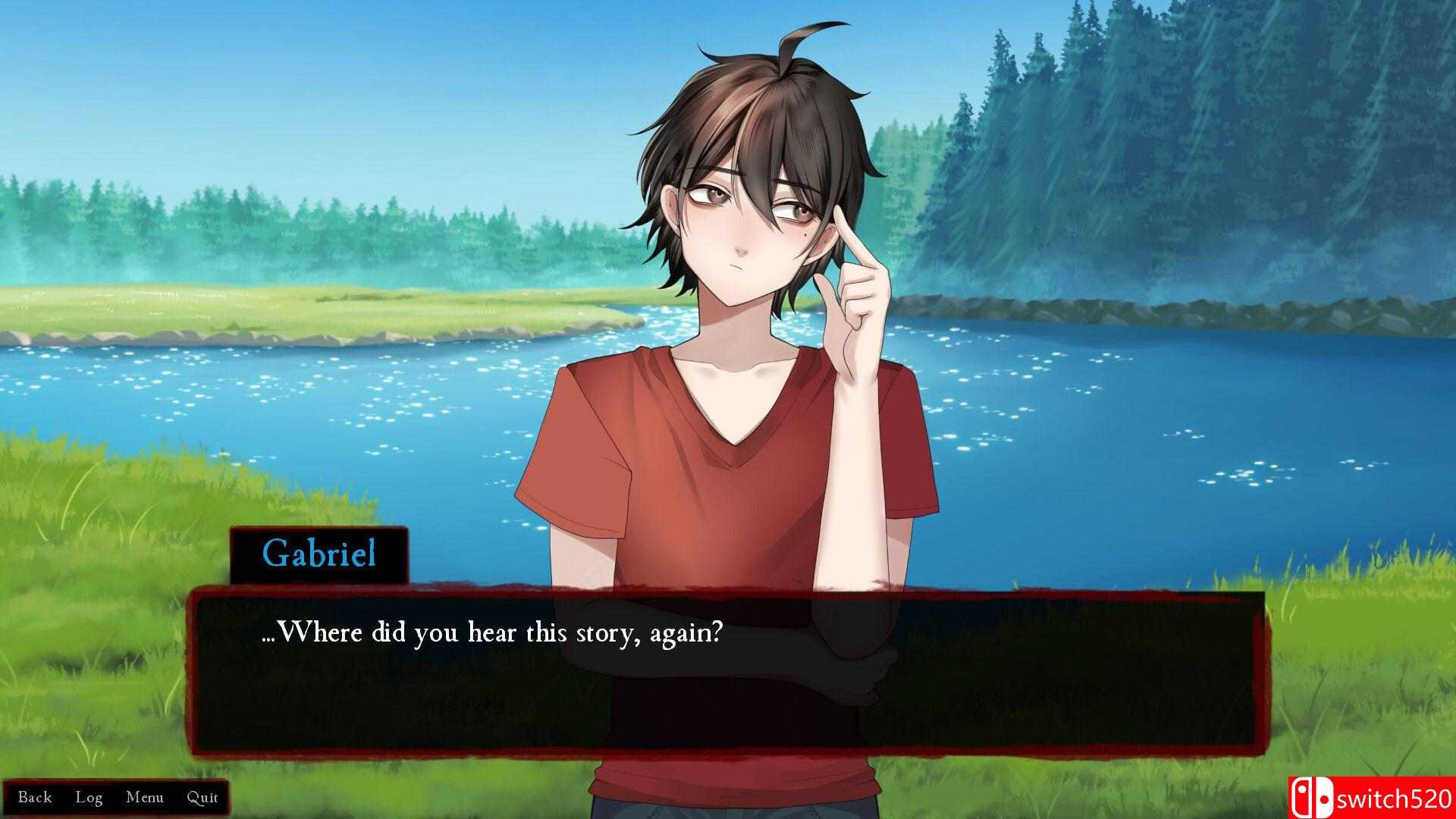The width and height of the screenshot is (1456, 819).
Task: Open the game Menu
Action: click(145, 797)
